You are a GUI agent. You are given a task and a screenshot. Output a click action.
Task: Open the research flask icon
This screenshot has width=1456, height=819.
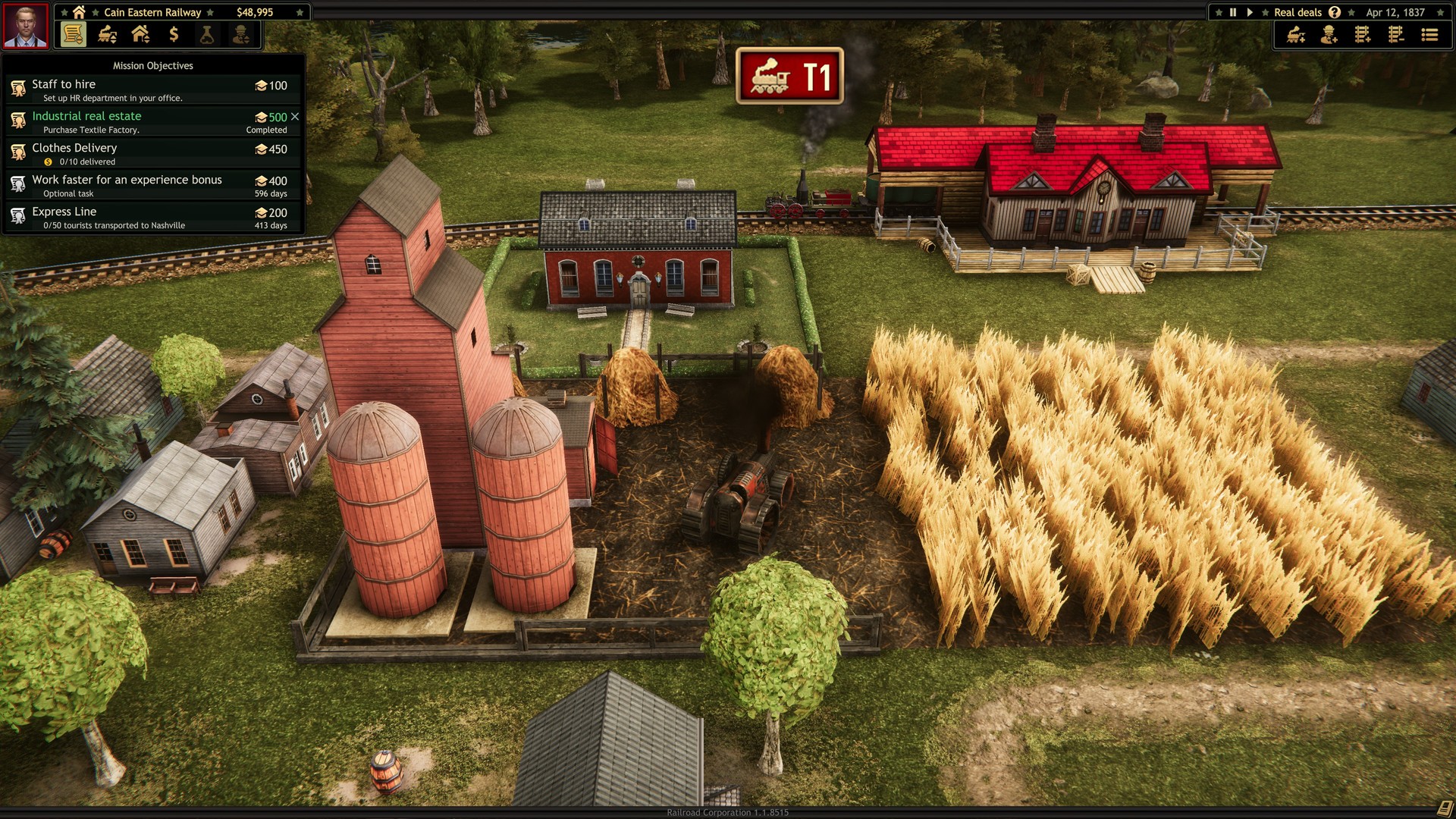(206, 34)
